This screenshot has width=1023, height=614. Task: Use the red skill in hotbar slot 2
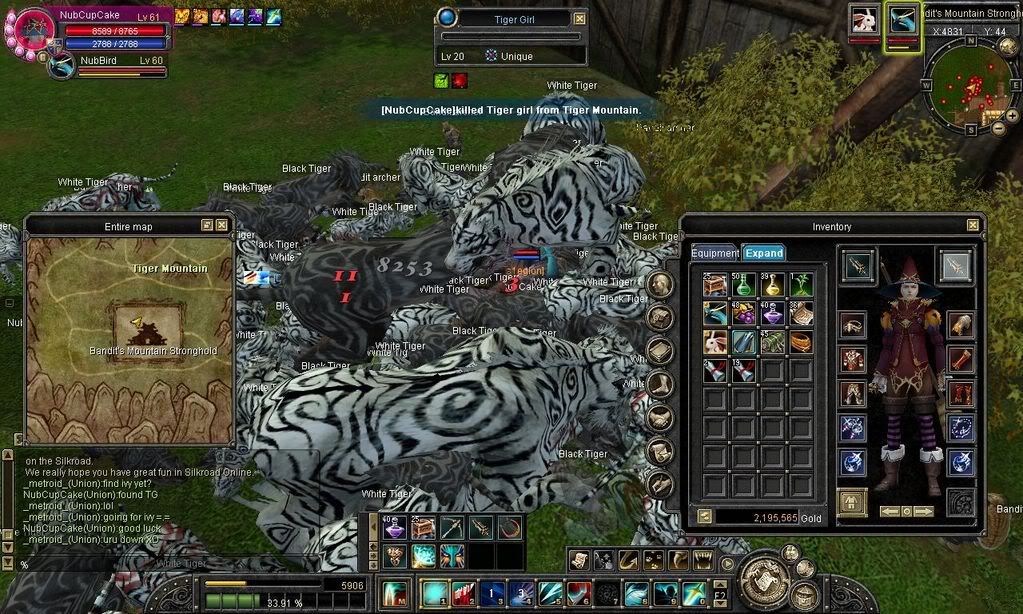click(x=462, y=593)
